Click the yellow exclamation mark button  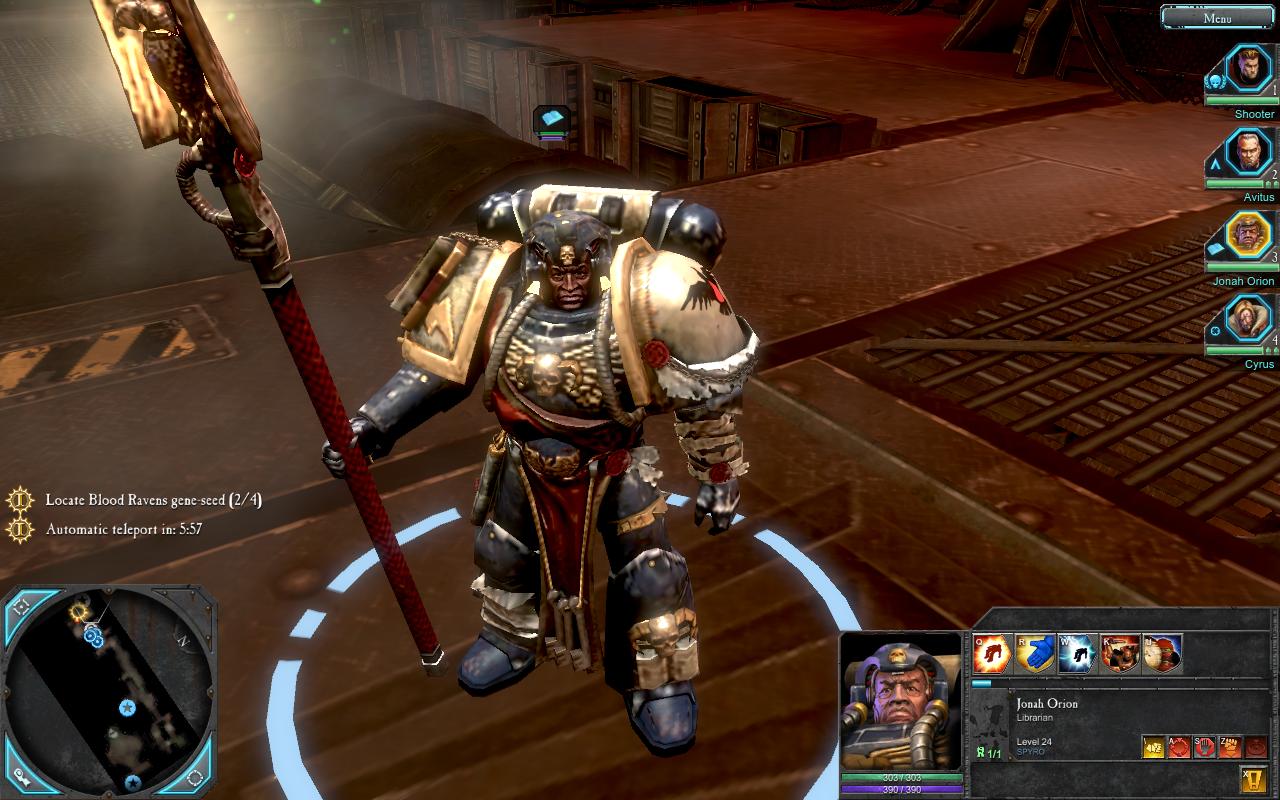click(1254, 778)
